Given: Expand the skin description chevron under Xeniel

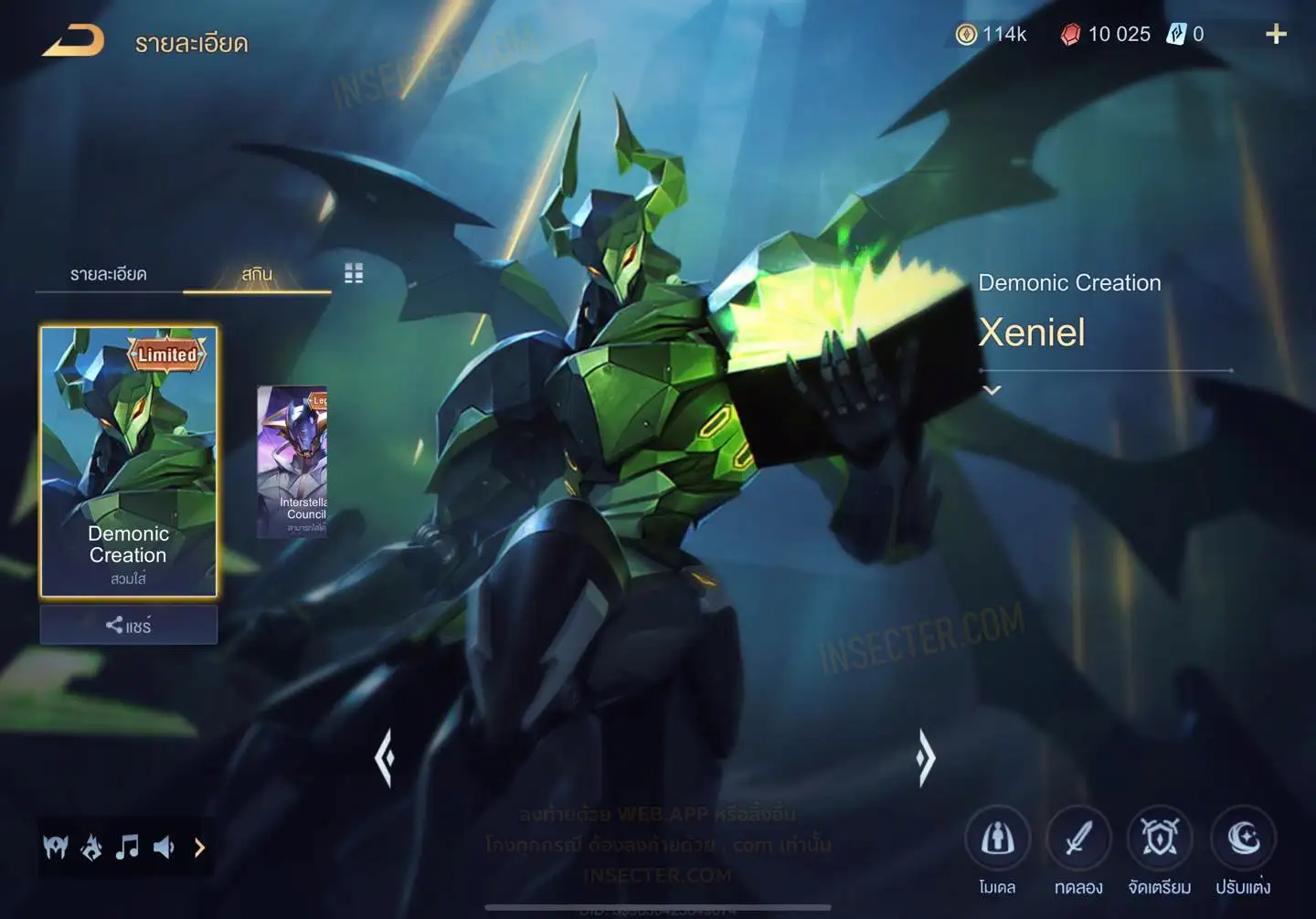Looking at the screenshot, I should (x=992, y=390).
